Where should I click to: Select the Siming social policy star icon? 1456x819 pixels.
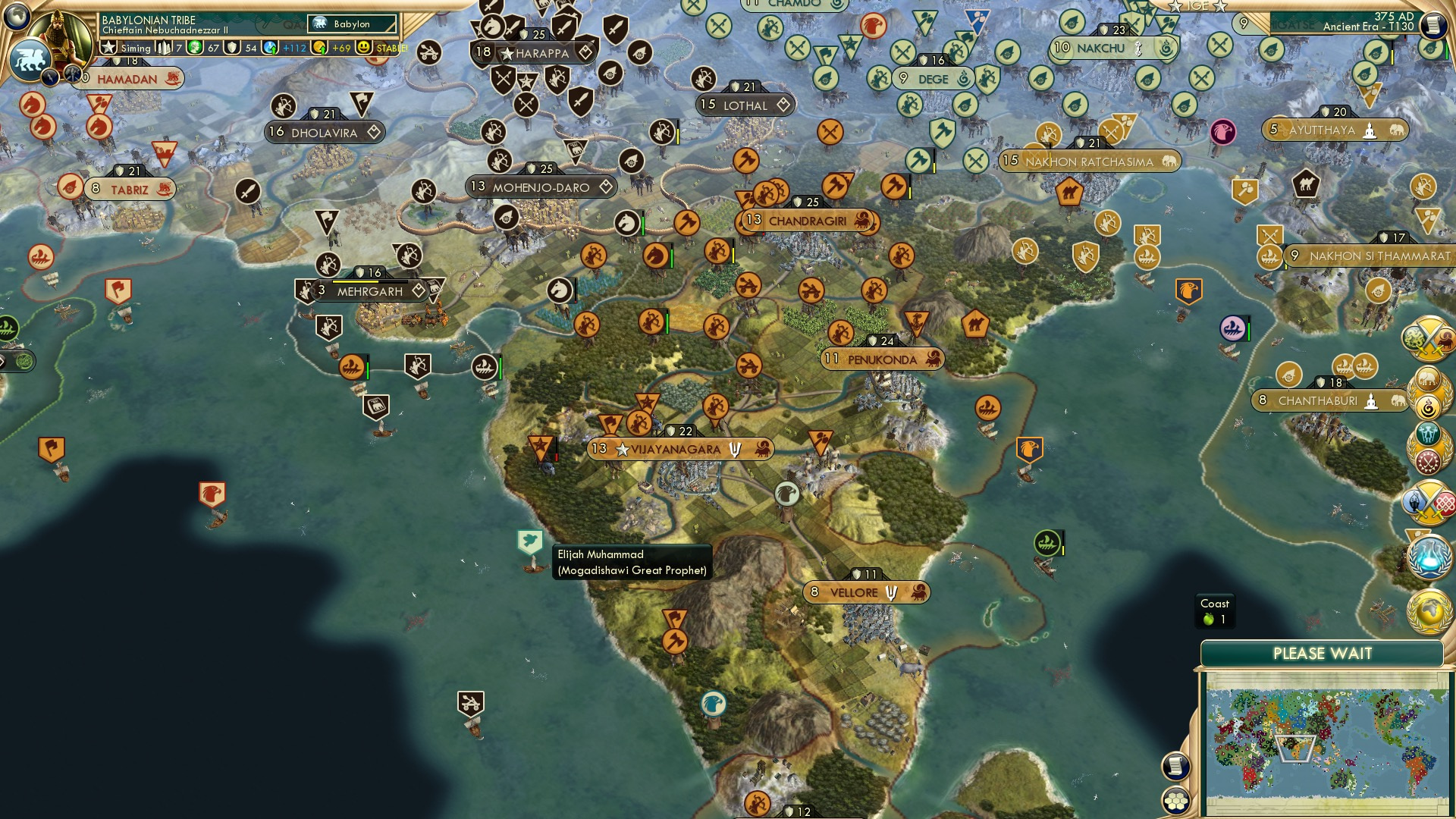[109, 46]
